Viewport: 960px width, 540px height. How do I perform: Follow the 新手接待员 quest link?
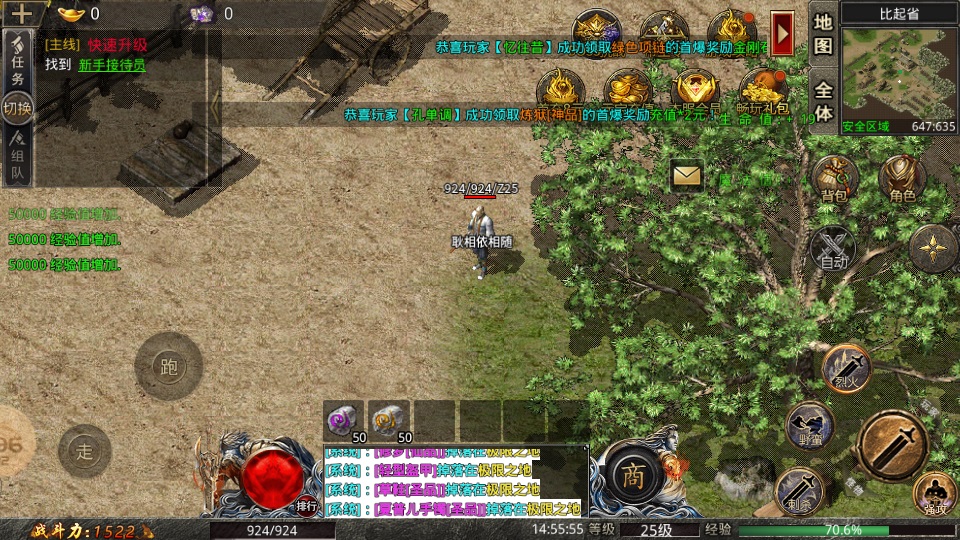(x=112, y=65)
